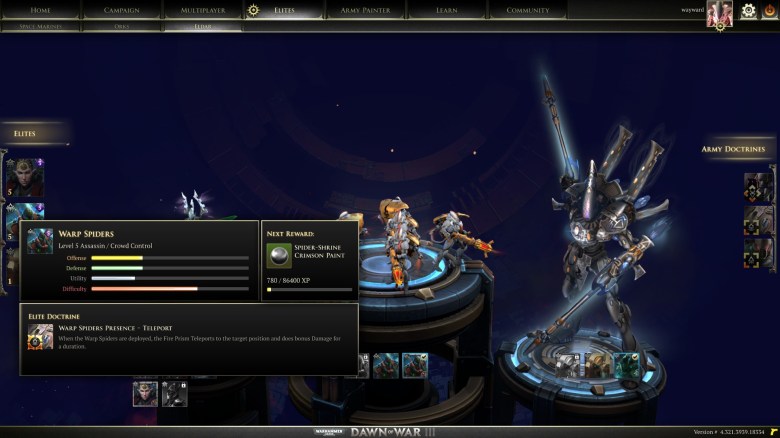Click the Warp Spiders portrait in the tooltip

pyautogui.click(x=40, y=242)
